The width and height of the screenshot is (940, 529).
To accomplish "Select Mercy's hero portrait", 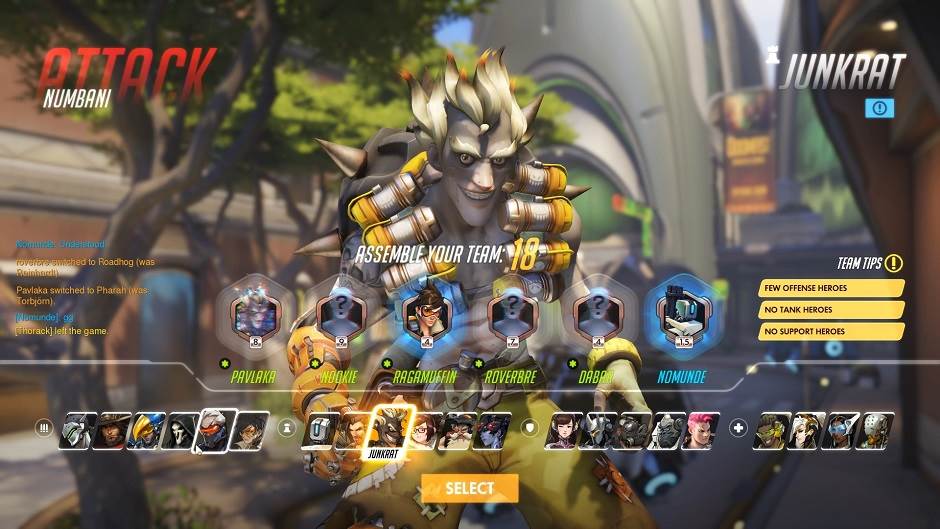I will pos(805,430).
